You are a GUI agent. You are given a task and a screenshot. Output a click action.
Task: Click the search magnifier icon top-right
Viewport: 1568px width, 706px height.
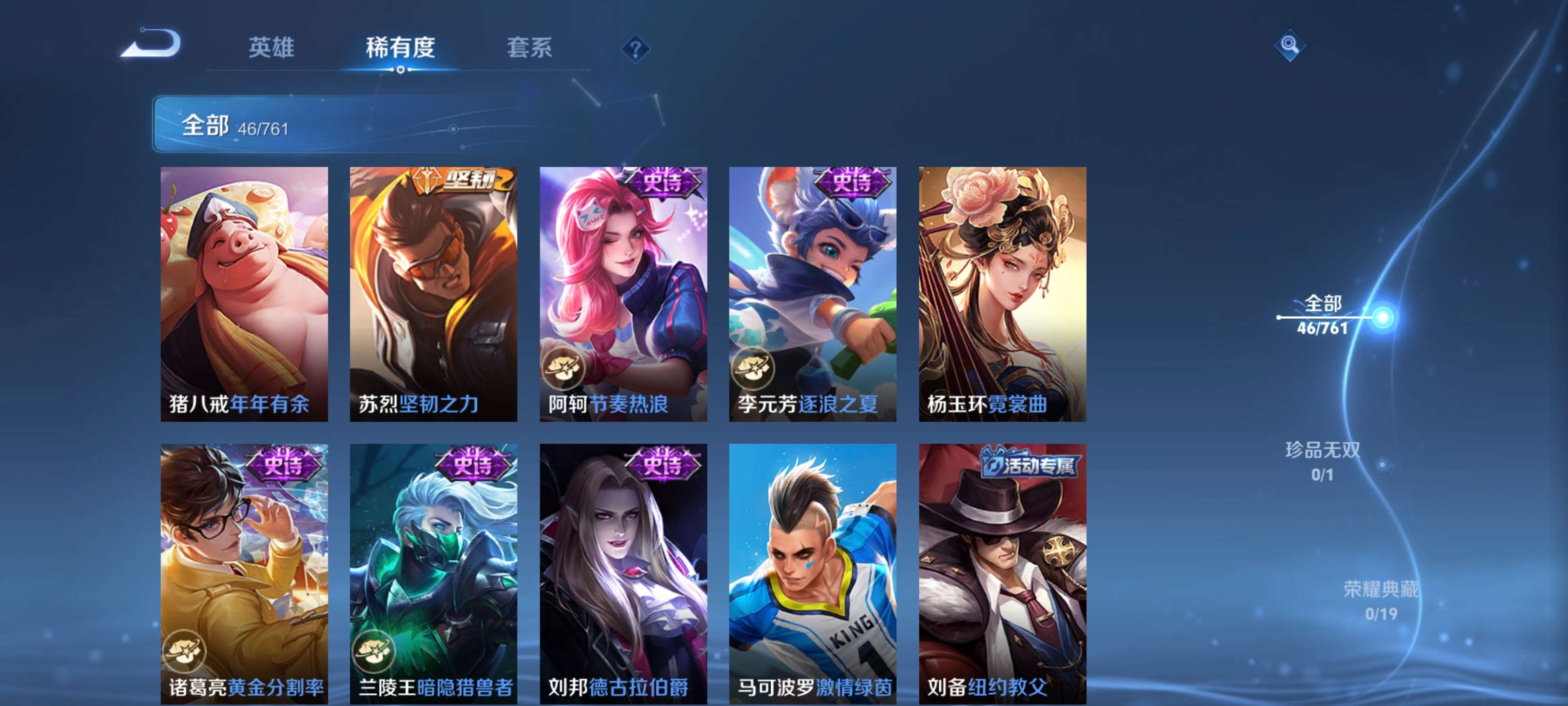click(1290, 45)
